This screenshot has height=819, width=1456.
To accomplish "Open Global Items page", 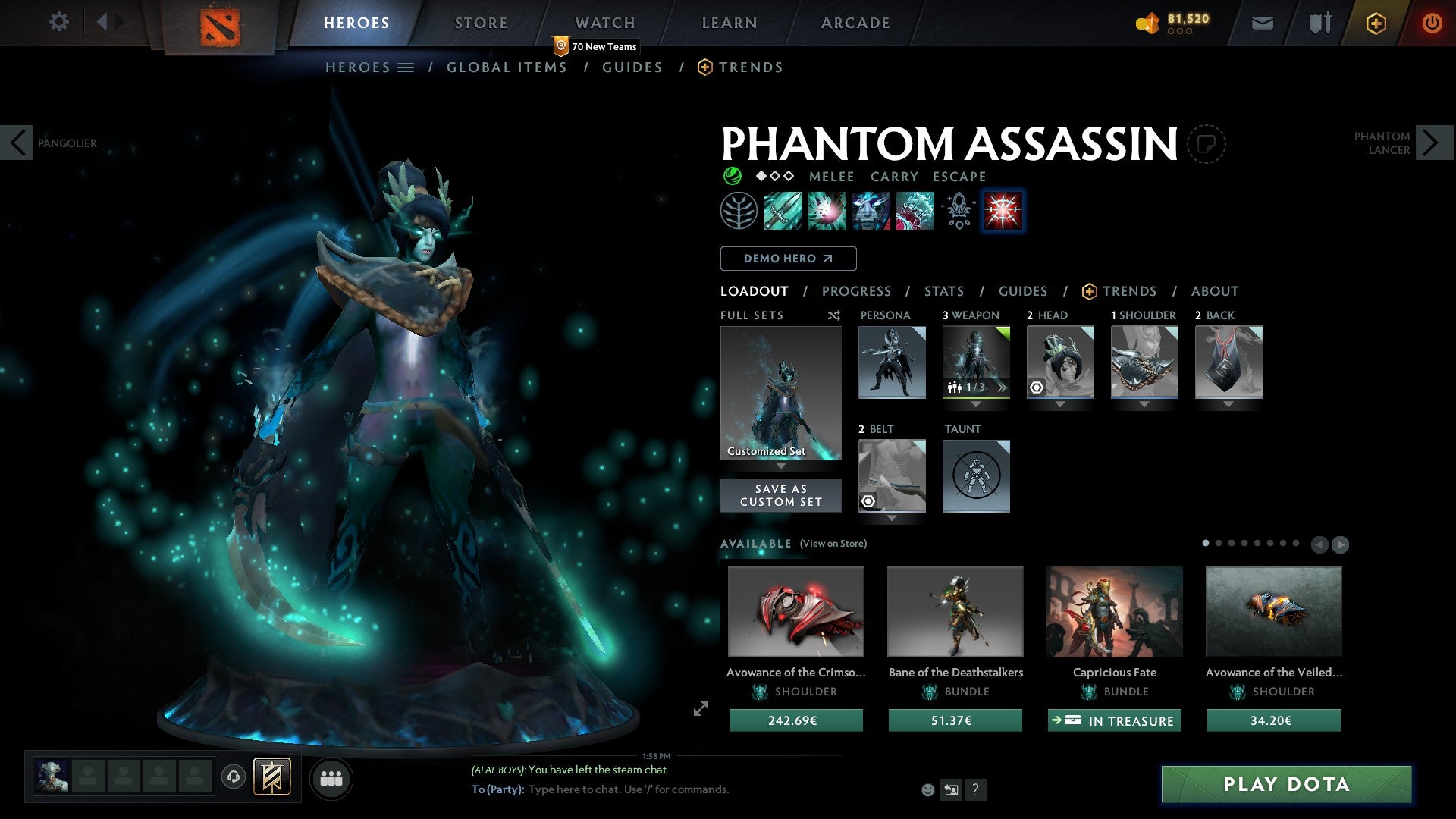I will [507, 67].
